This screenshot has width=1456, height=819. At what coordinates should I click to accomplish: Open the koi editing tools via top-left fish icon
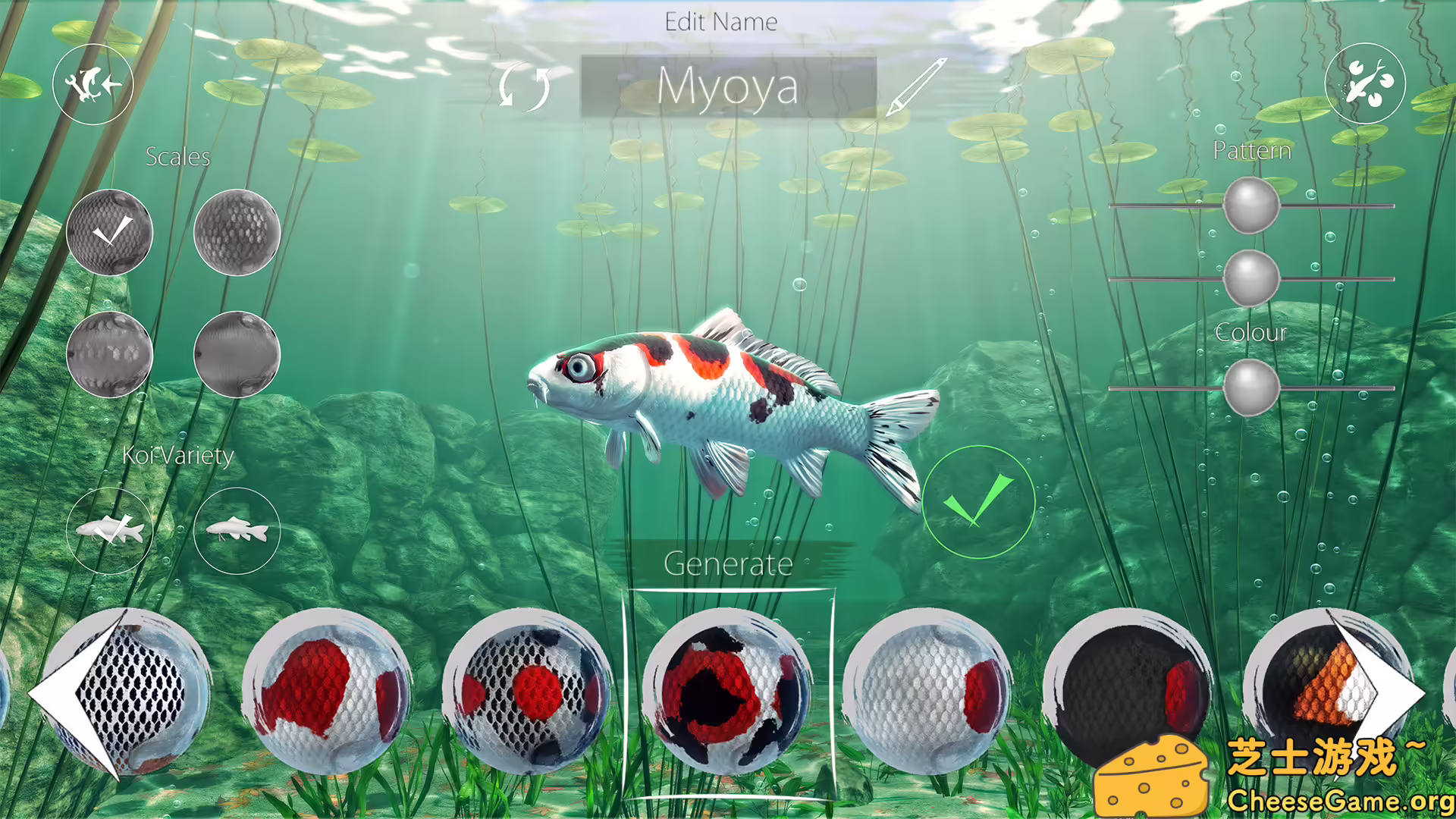[93, 84]
